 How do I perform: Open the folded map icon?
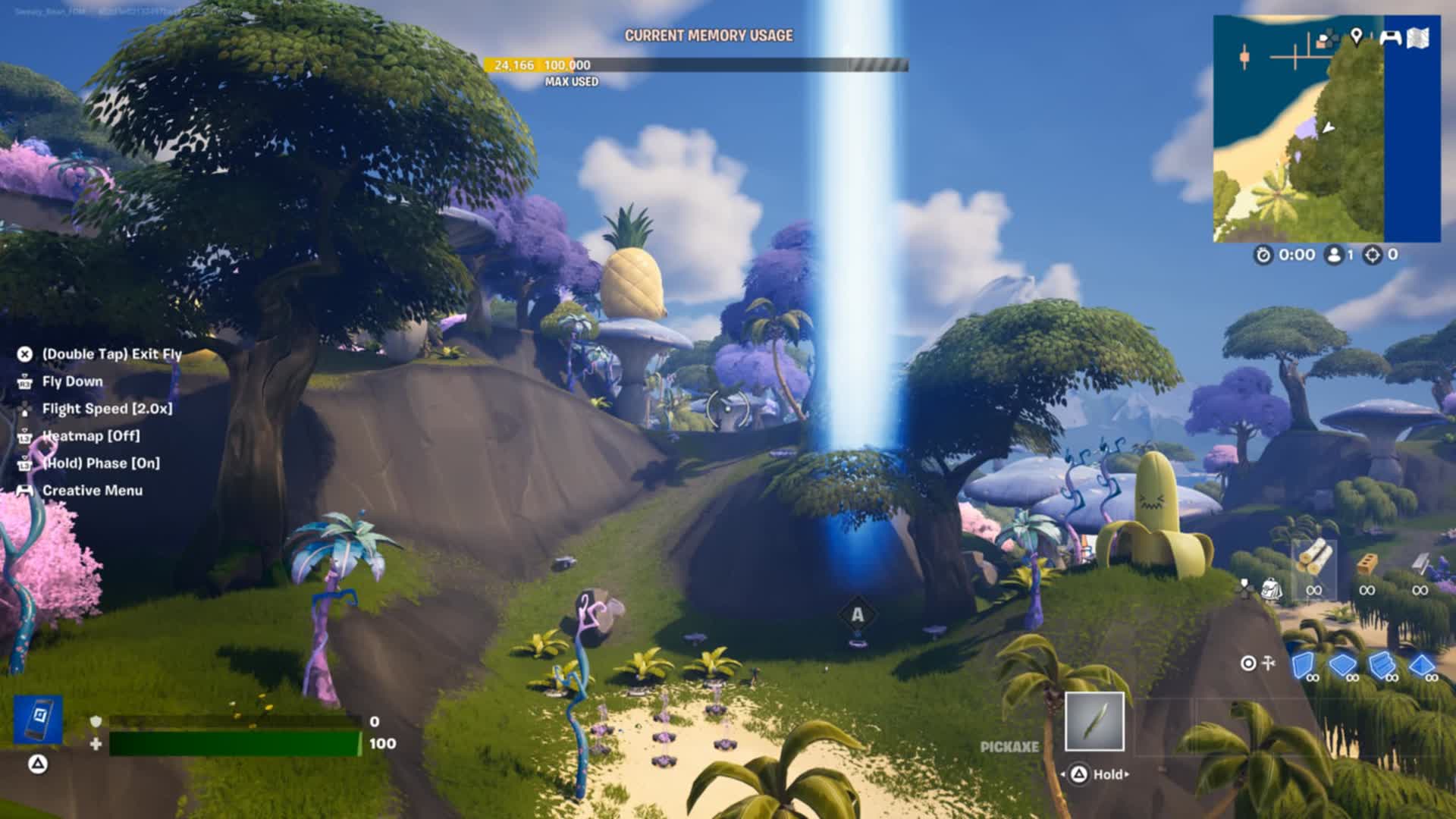point(1418,38)
